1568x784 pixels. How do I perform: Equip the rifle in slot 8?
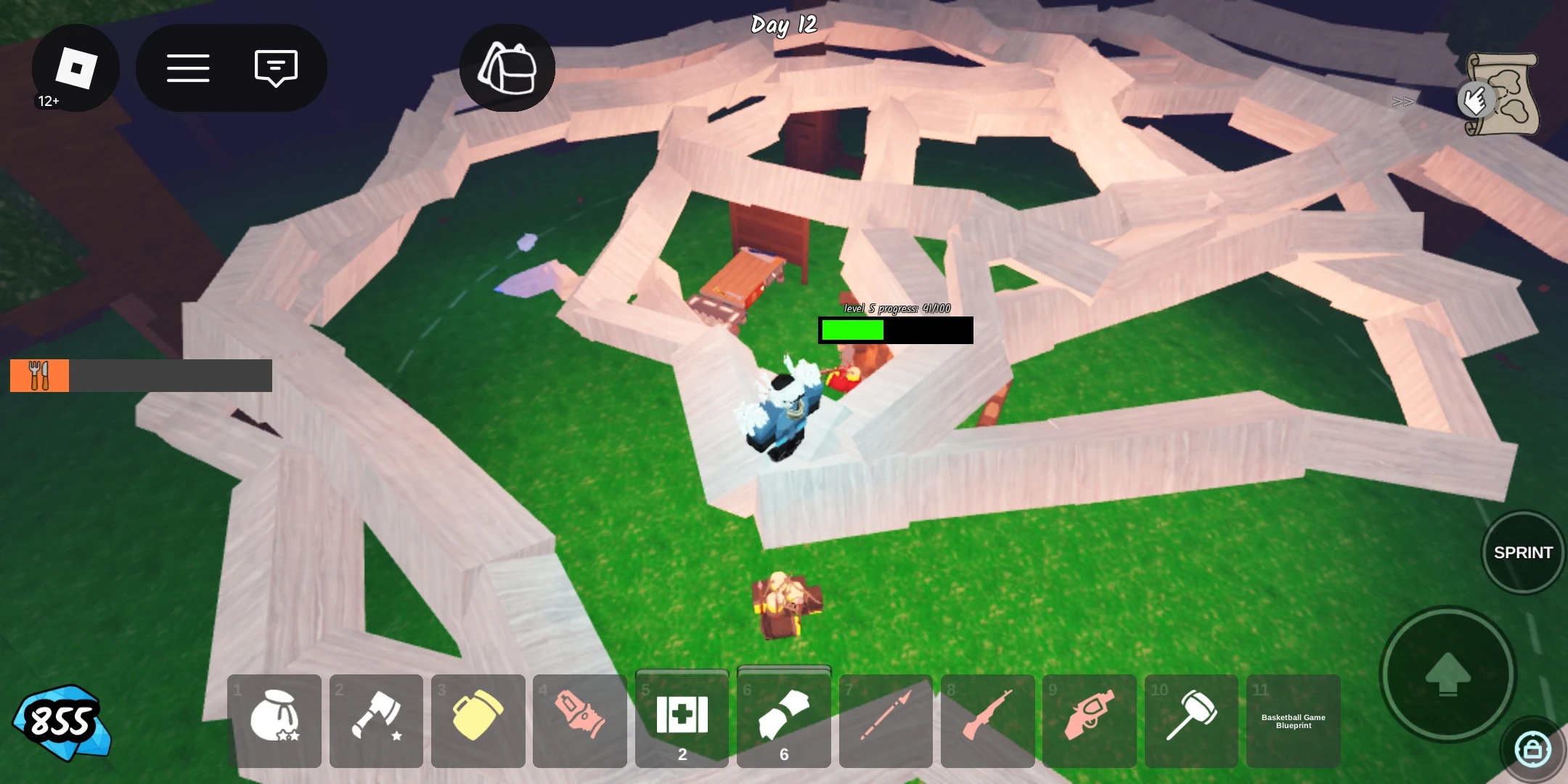989,720
